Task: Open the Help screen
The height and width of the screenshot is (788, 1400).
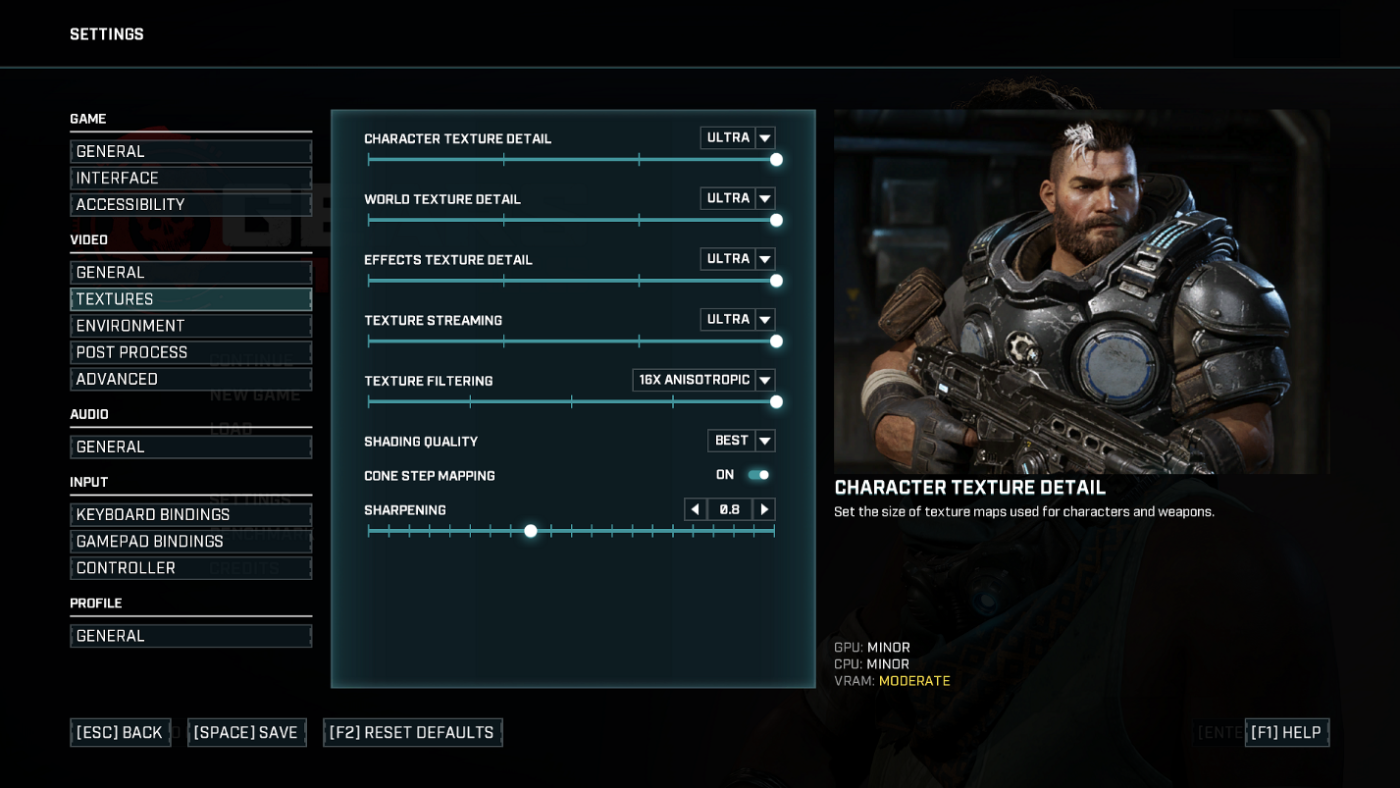Action: click(1287, 732)
